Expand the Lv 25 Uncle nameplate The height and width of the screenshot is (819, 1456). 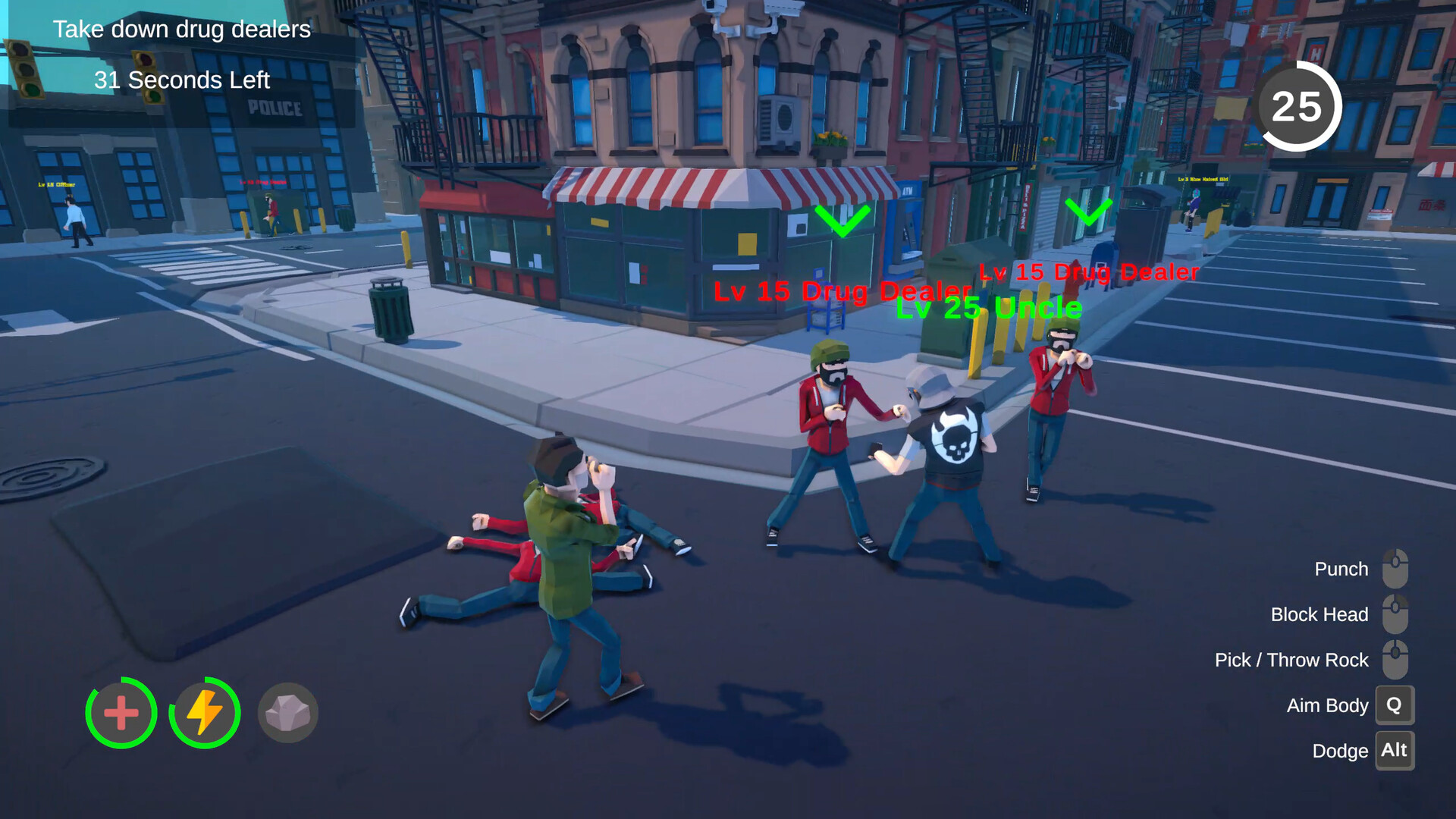coord(990,309)
